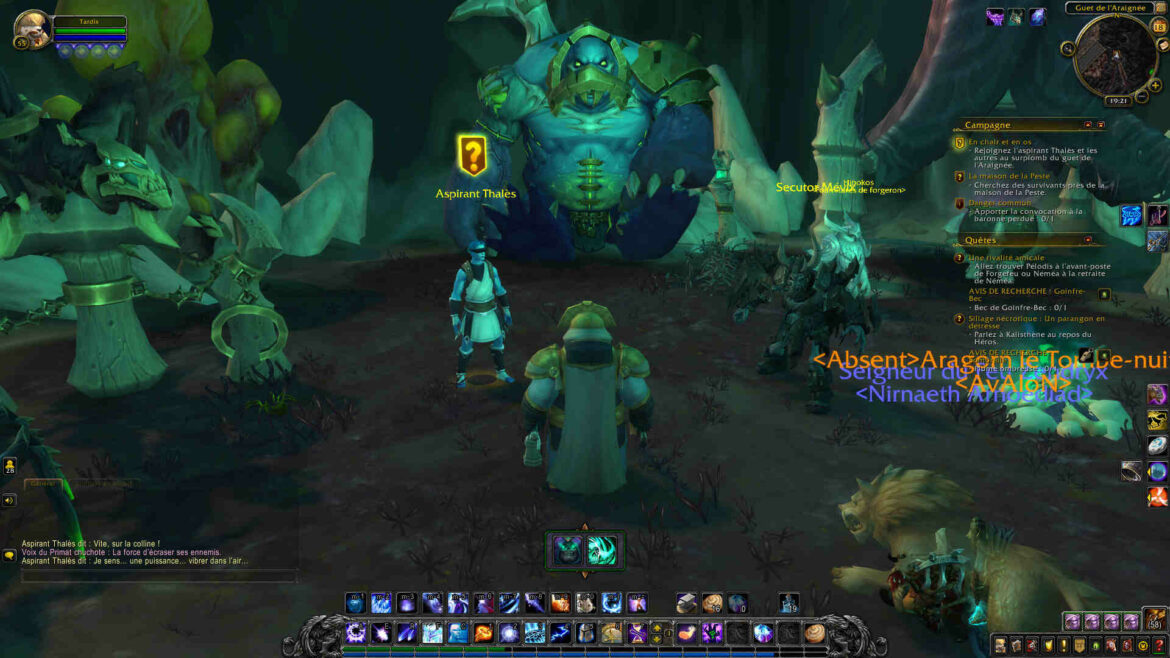Open the red question mark help button
Image resolution: width=1170 pixels, height=658 pixels.
pos(1159,645)
